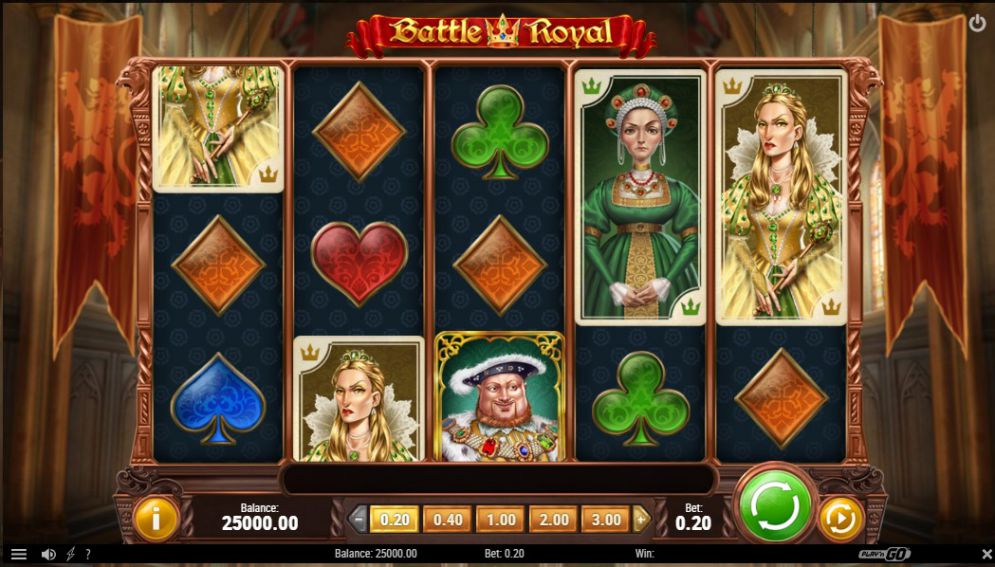The image size is (995, 567).
Task: Choose the 0.40 bet amount
Action: click(x=446, y=519)
